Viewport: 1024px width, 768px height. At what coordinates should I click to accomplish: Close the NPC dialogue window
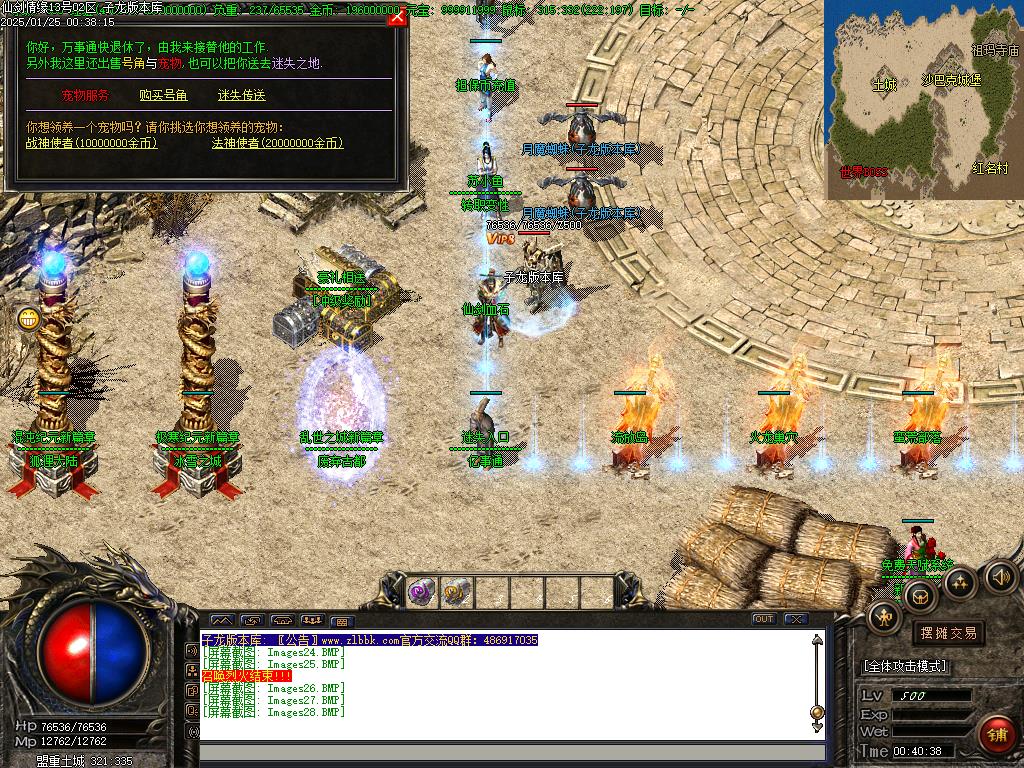(x=396, y=20)
